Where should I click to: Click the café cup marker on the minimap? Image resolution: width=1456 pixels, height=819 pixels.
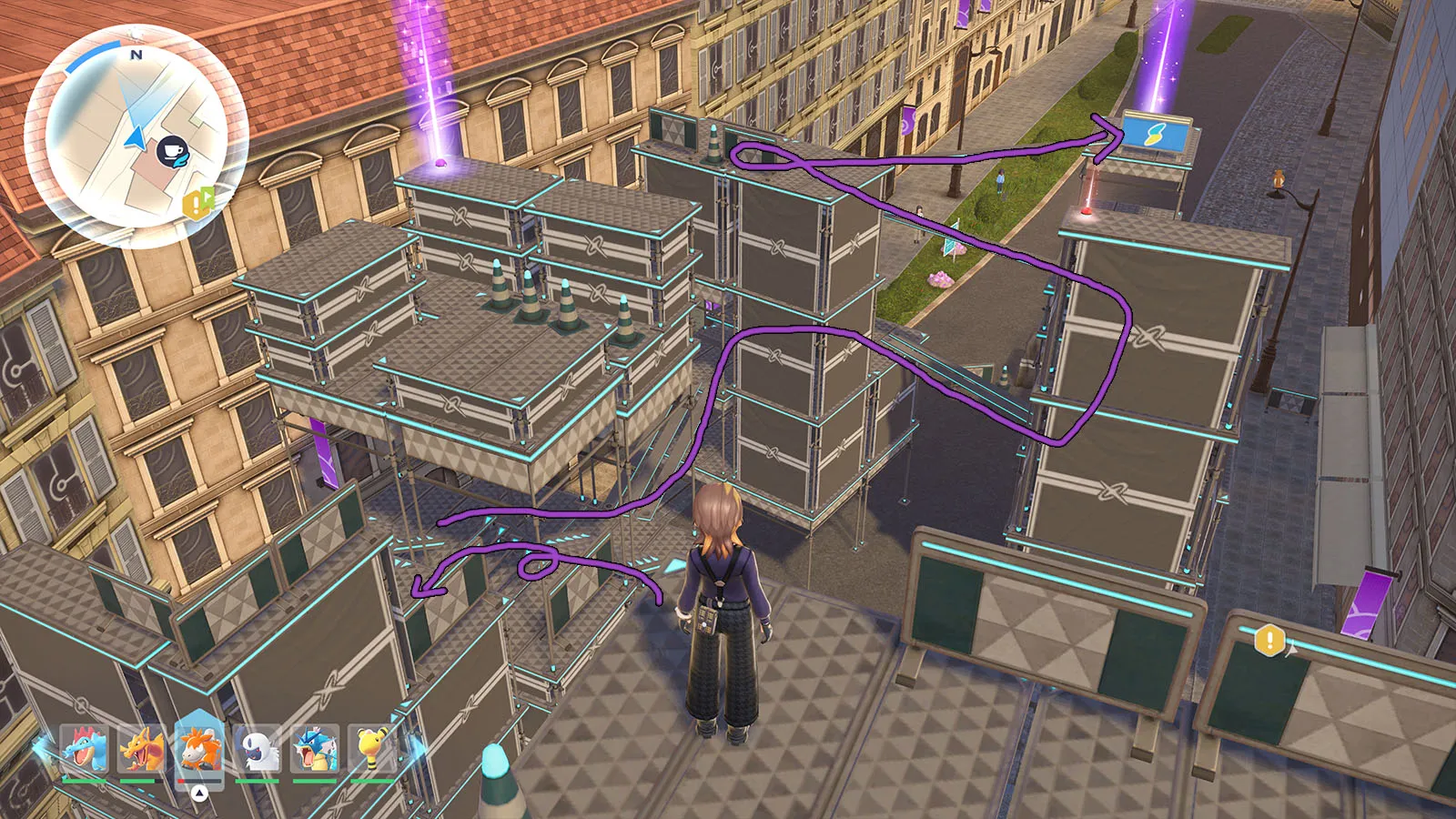tap(172, 151)
